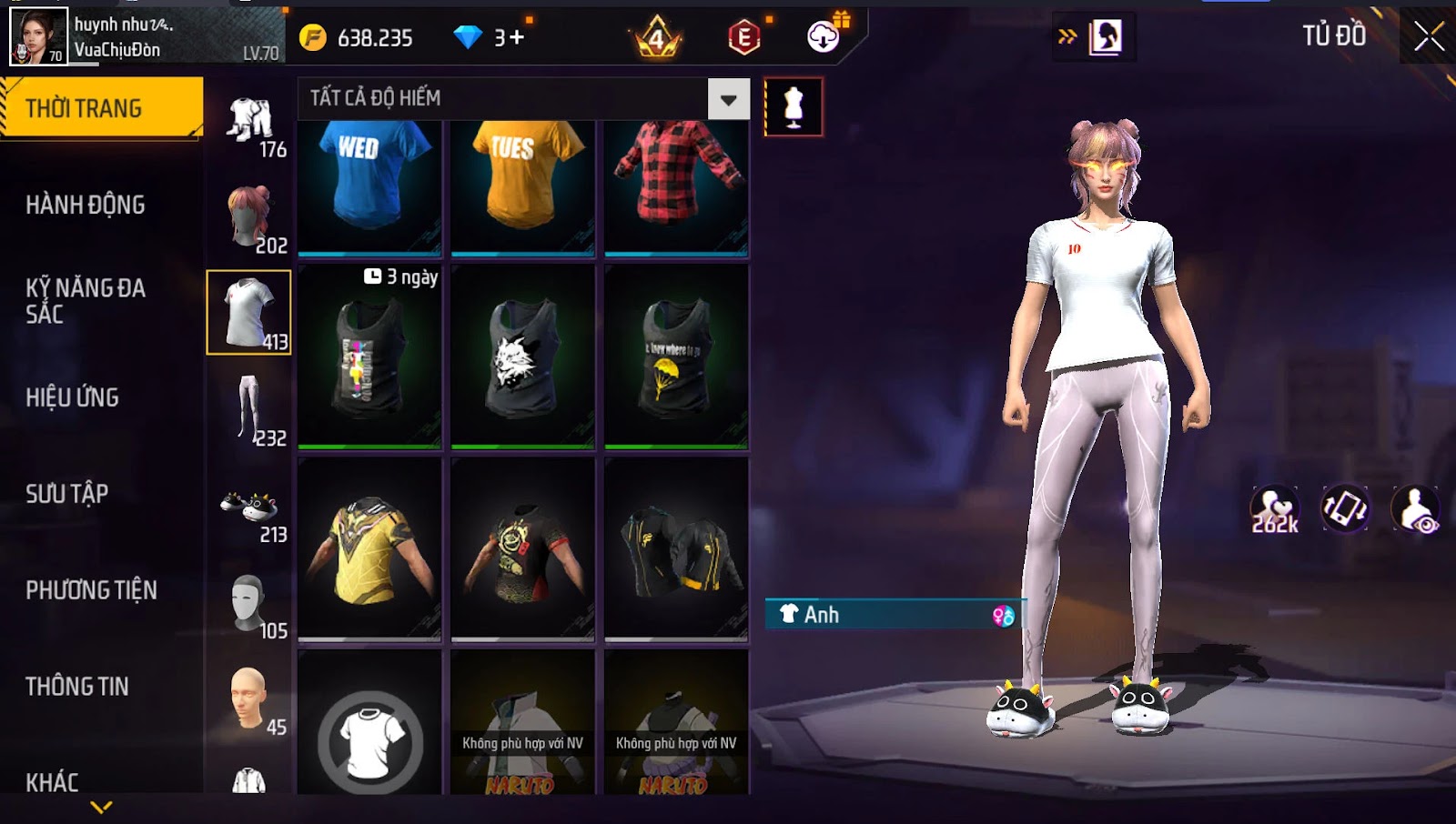Click the mannequin preview icon
This screenshot has height=824, width=1456.
point(794,107)
